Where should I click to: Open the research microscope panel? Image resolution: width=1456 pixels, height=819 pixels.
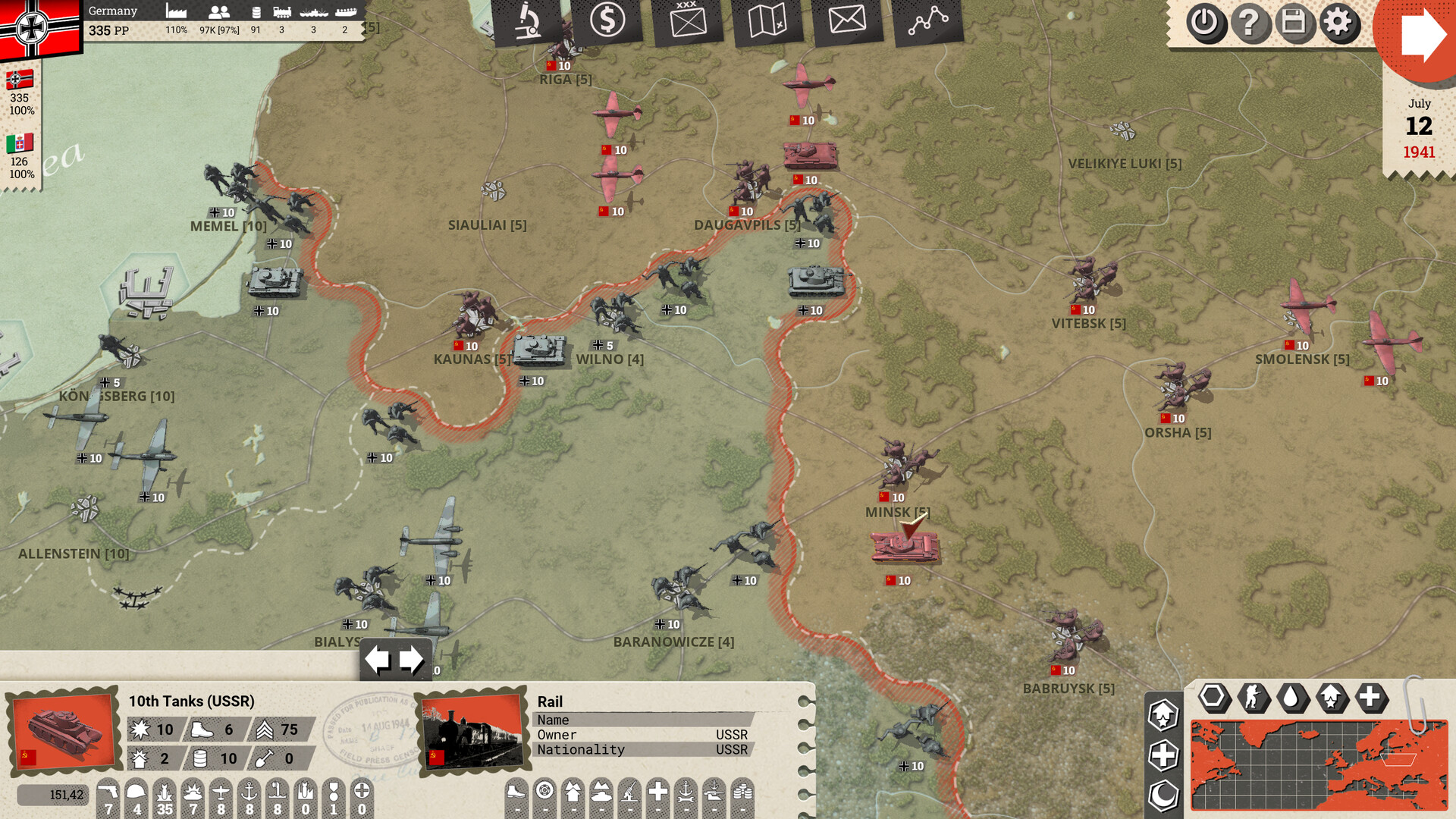529,19
